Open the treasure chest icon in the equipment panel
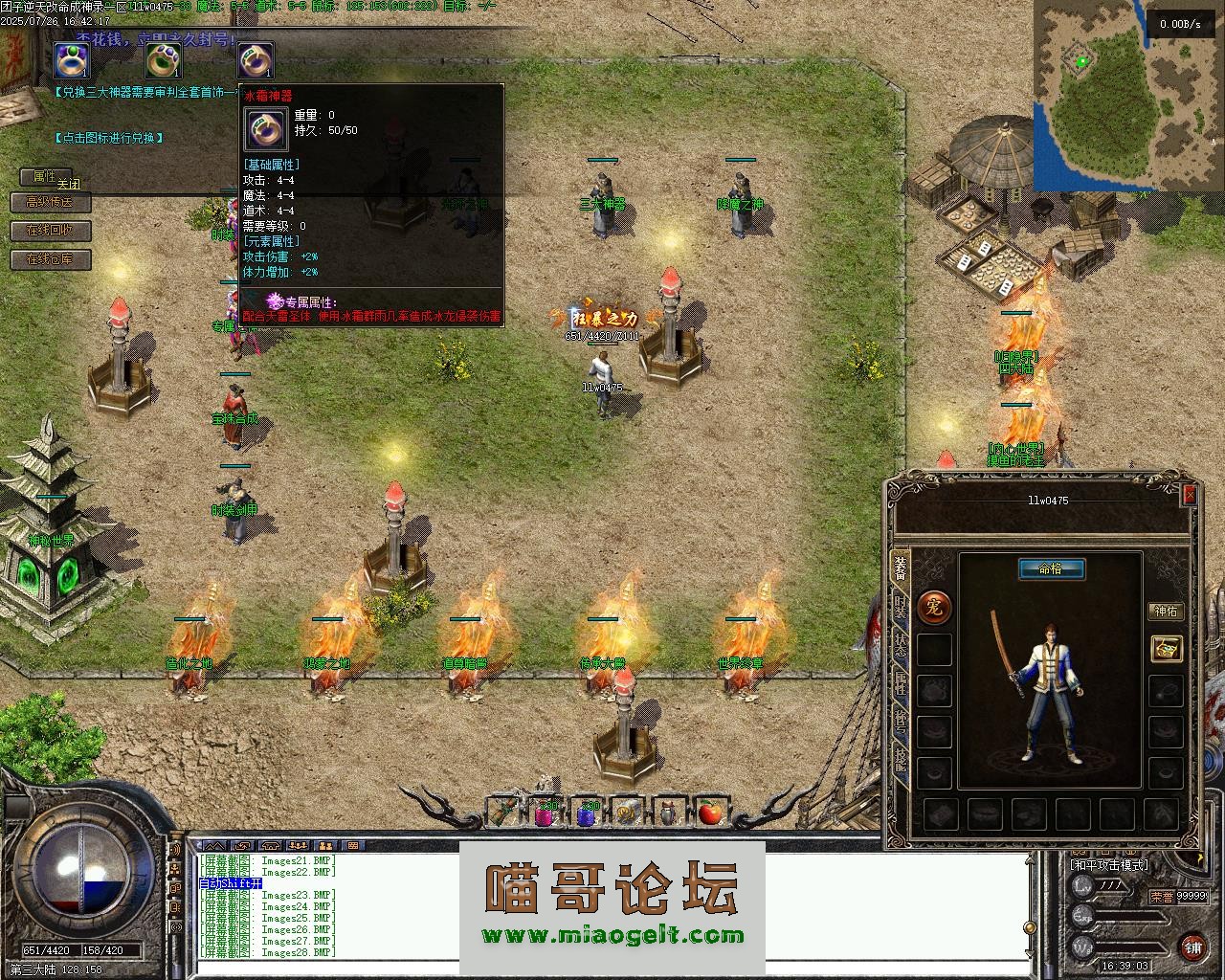 (x=1166, y=648)
